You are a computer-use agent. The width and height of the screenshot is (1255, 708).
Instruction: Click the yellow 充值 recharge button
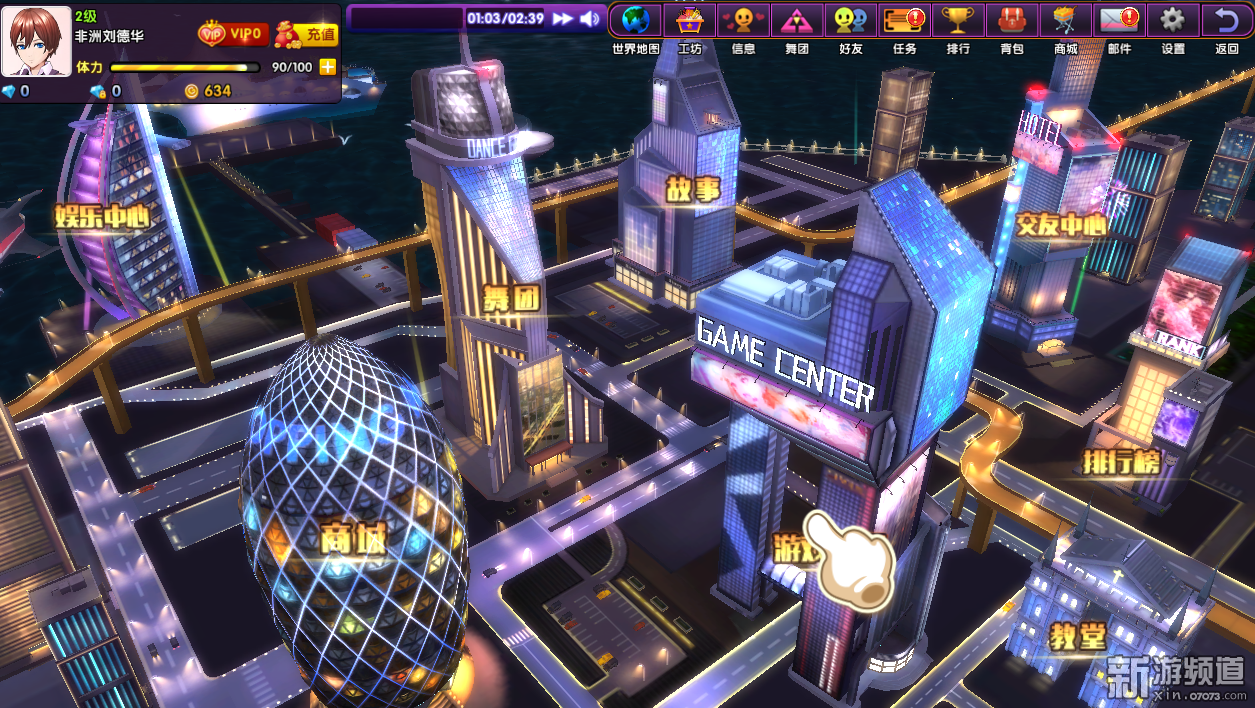[x=307, y=34]
